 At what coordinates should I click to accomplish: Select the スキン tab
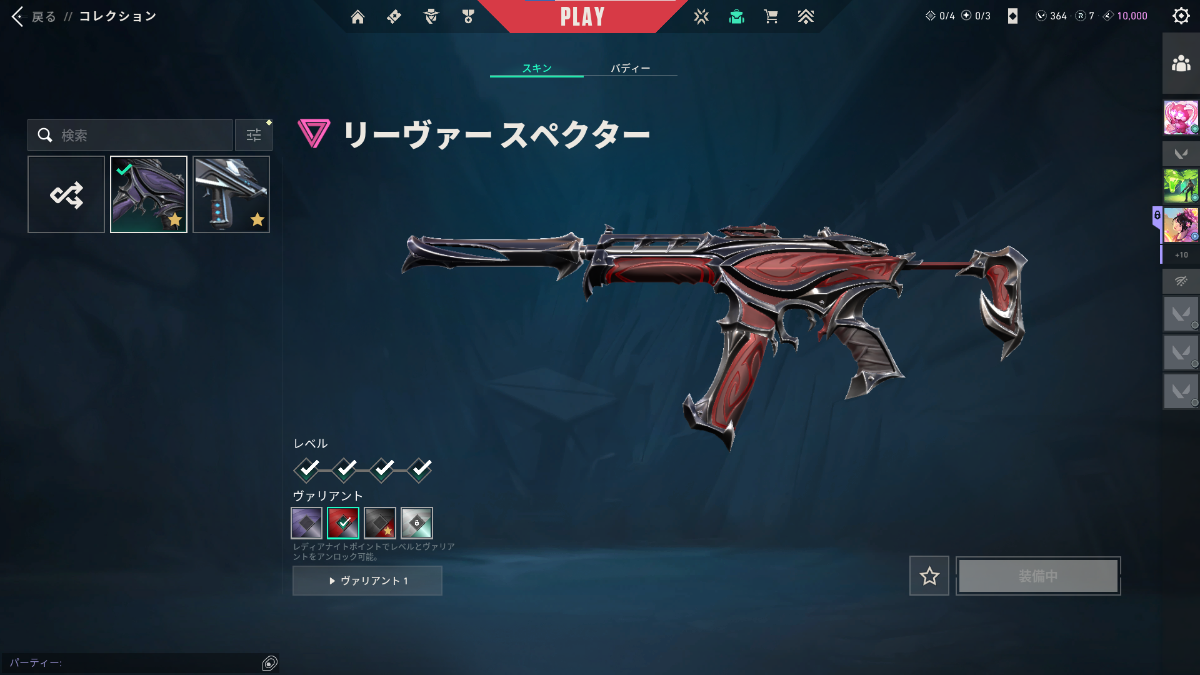coord(536,69)
